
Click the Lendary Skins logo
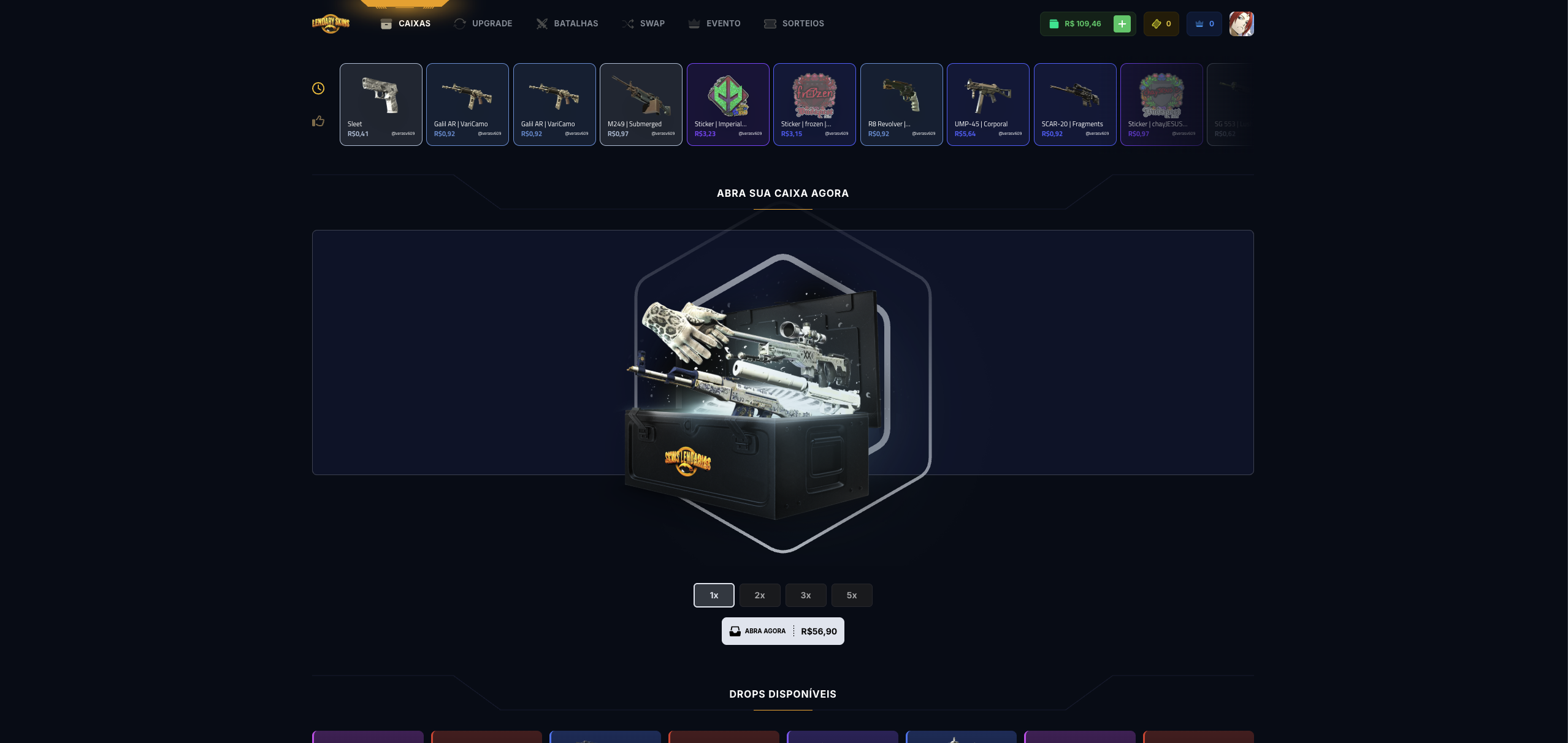point(331,23)
